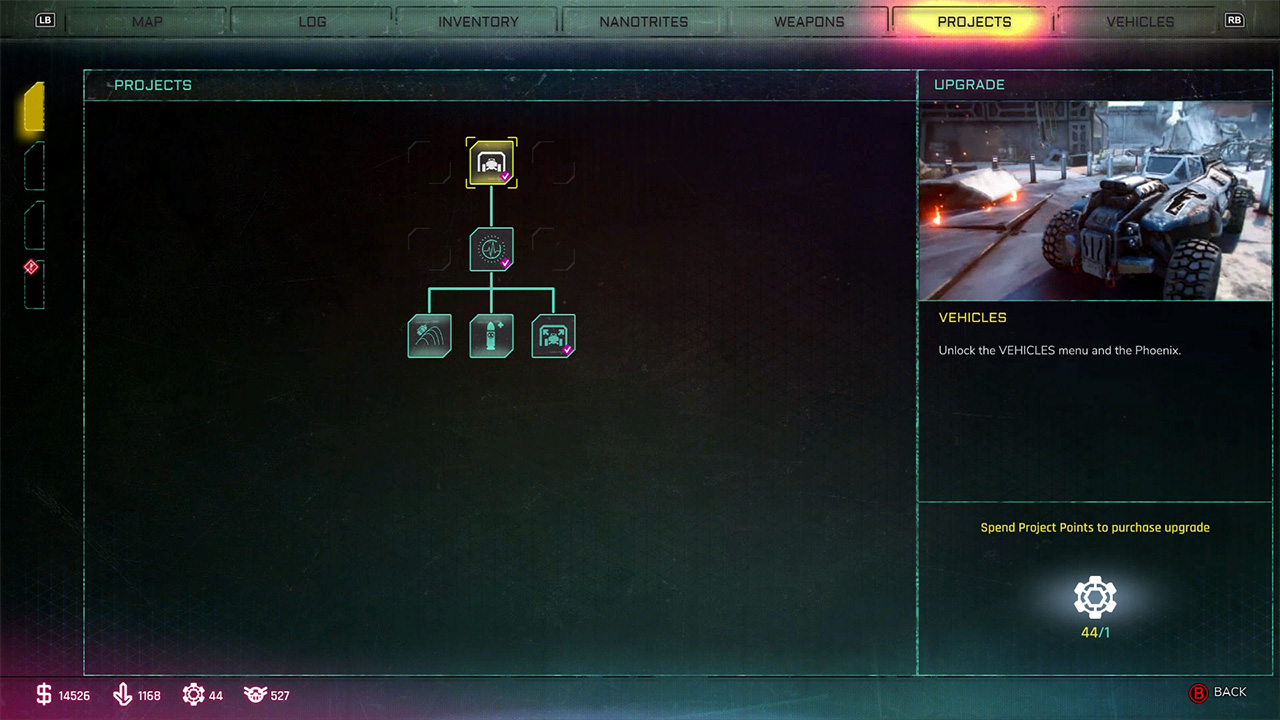
Task: Open the WEAPONS menu tab
Action: (x=808, y=21)
